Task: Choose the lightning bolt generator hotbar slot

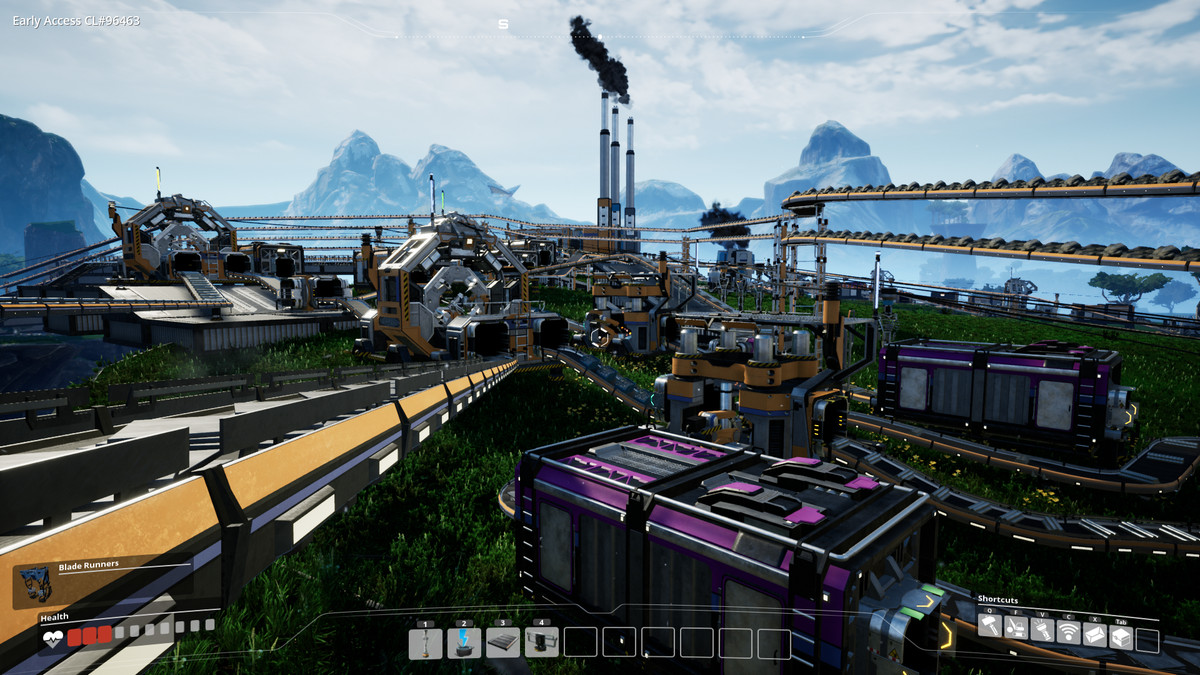Action: point(464,643)
